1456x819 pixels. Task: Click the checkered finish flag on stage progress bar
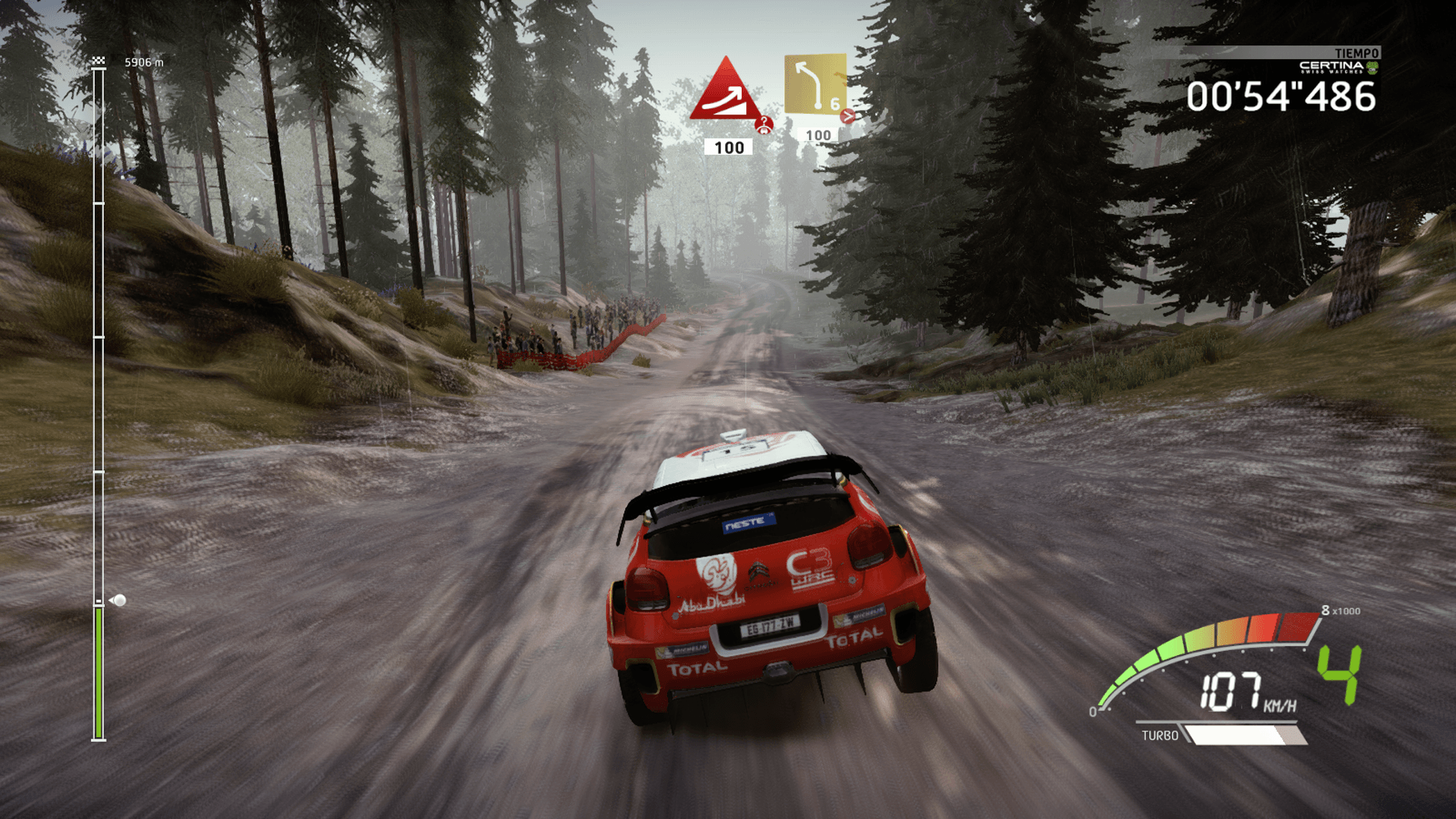[99, 60]
